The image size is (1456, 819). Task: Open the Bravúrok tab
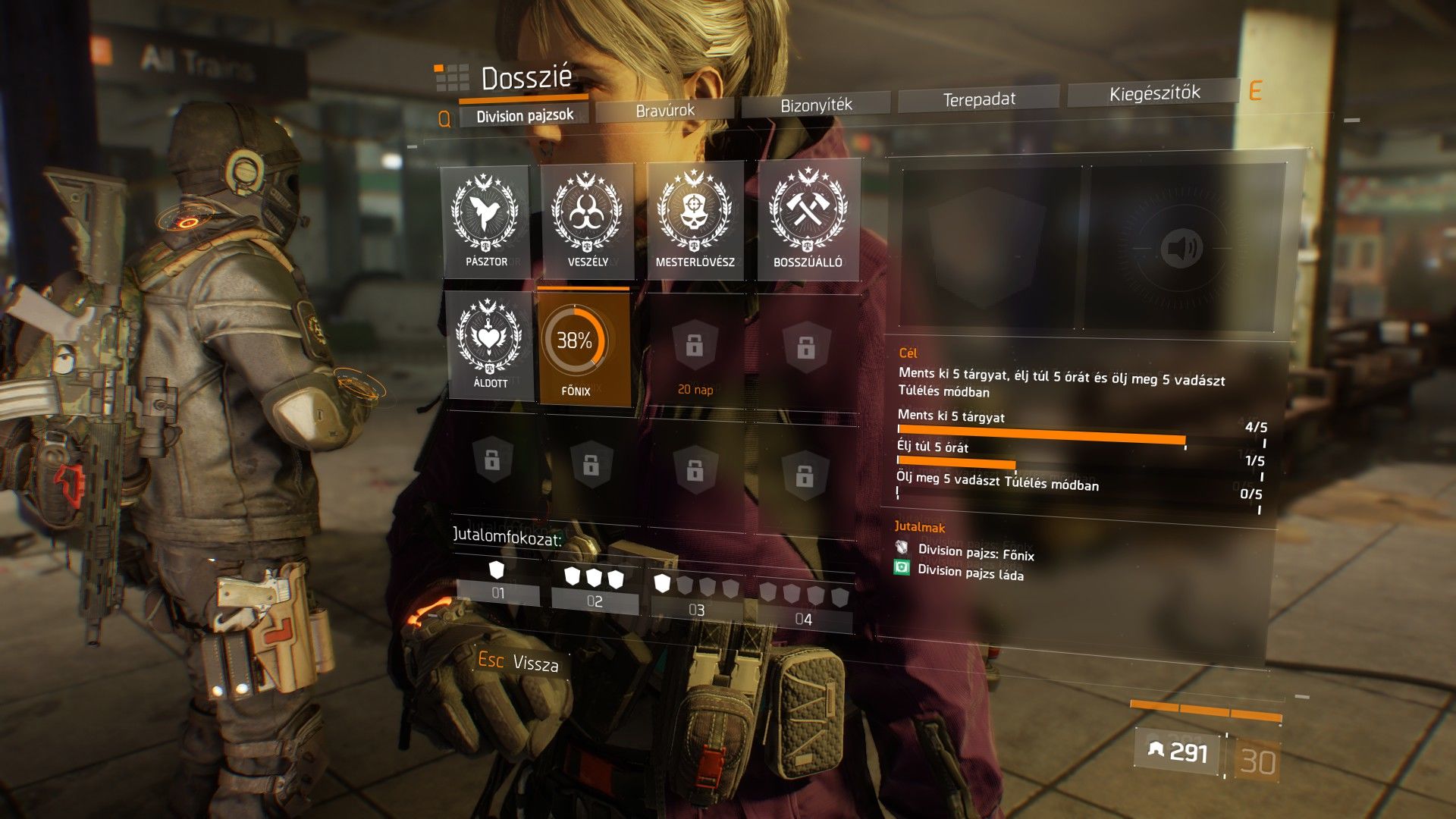click(x=664, y=111)
